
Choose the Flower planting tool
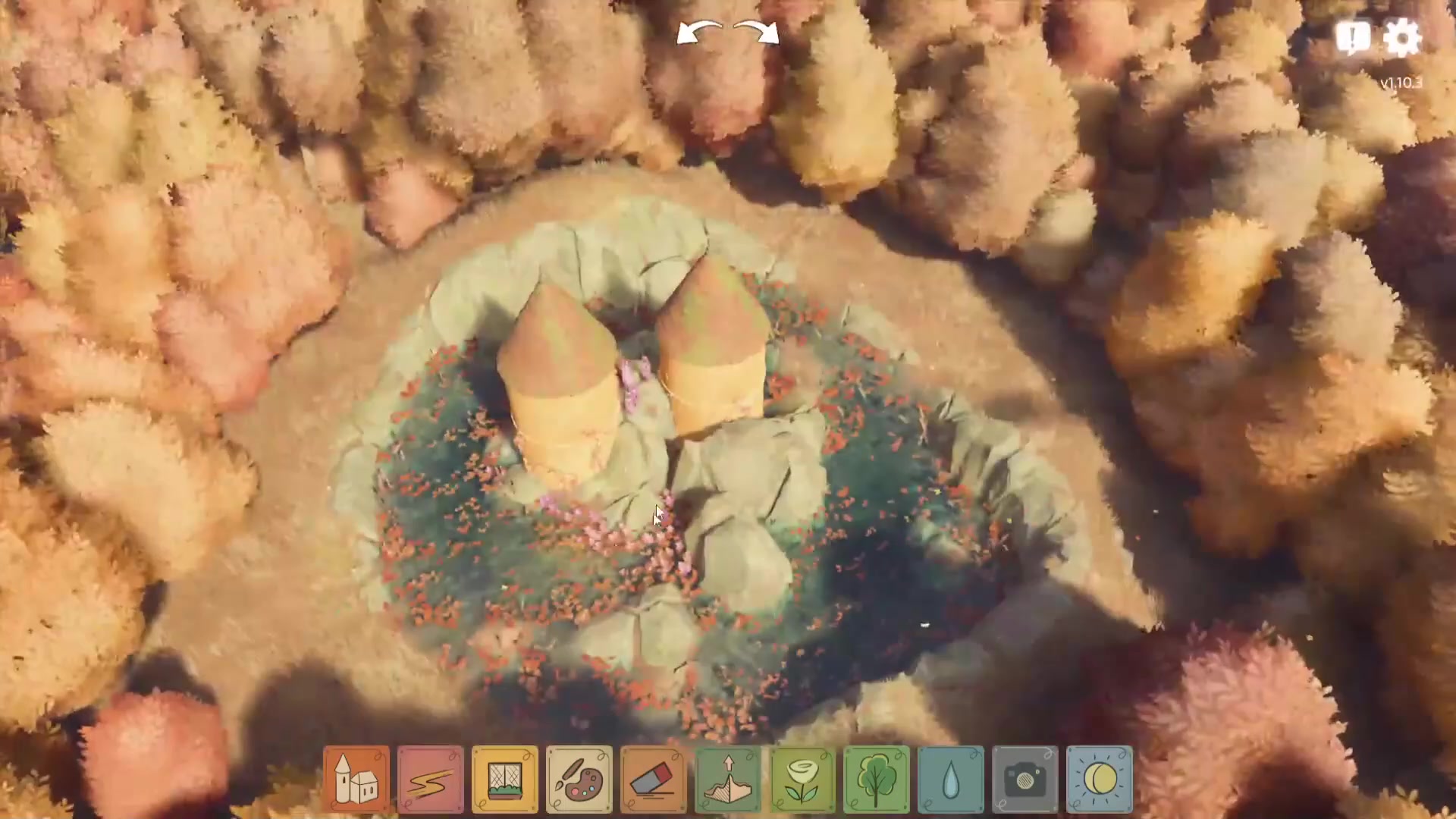click(802, 778)
